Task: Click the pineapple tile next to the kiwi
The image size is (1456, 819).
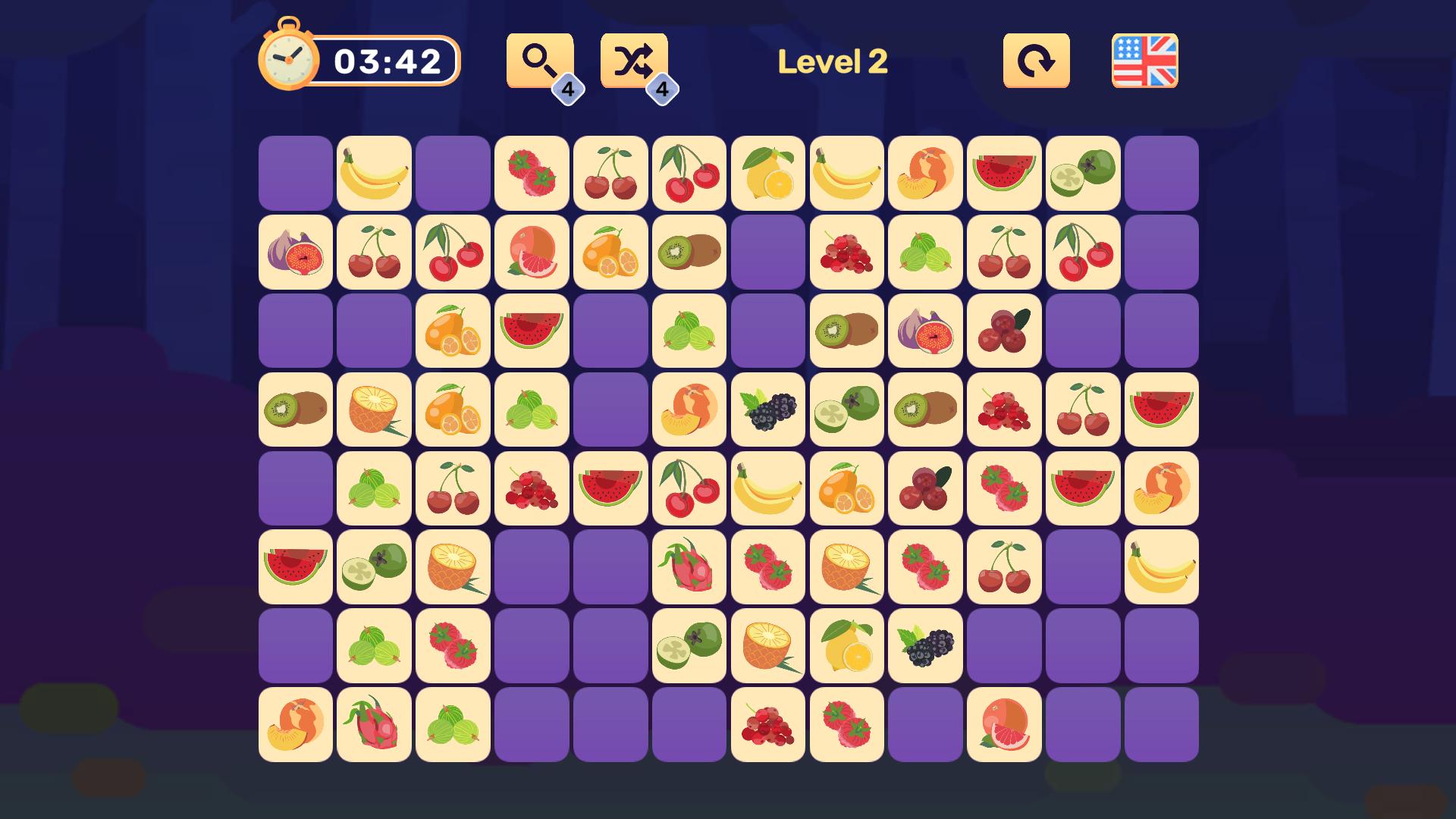Action: [373, 409]
